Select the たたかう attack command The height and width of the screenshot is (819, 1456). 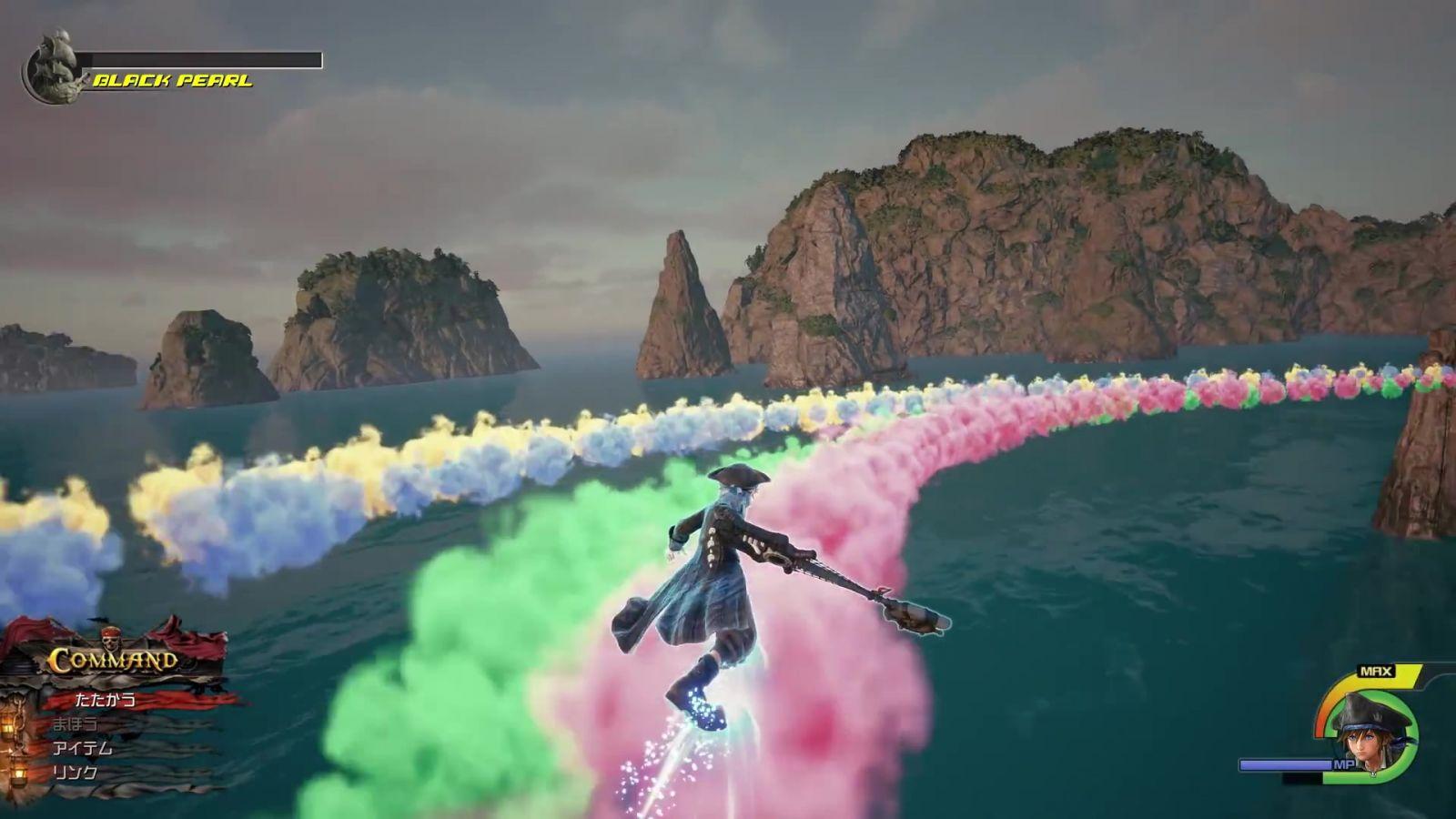tap(106, 700)
